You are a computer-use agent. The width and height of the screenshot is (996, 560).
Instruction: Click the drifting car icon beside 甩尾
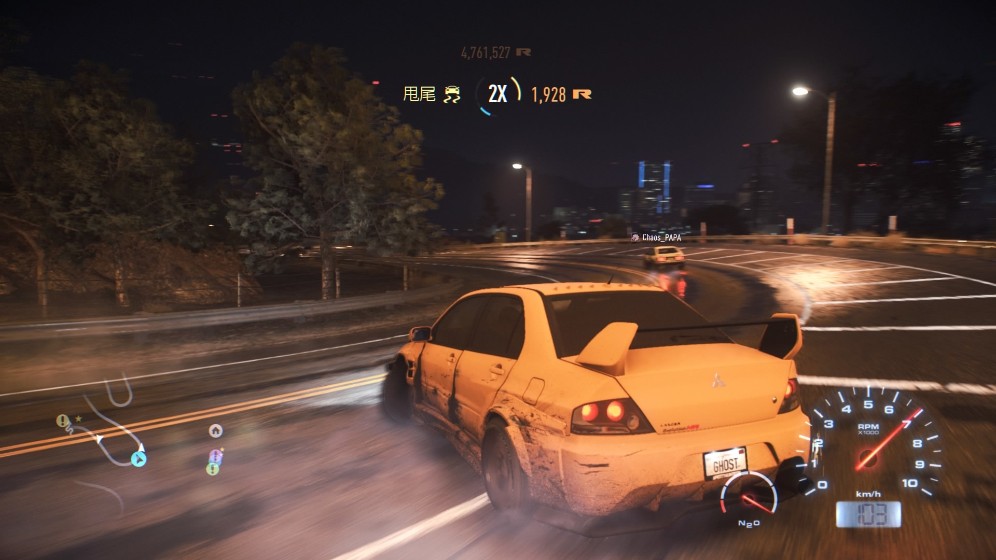point(453,95)
